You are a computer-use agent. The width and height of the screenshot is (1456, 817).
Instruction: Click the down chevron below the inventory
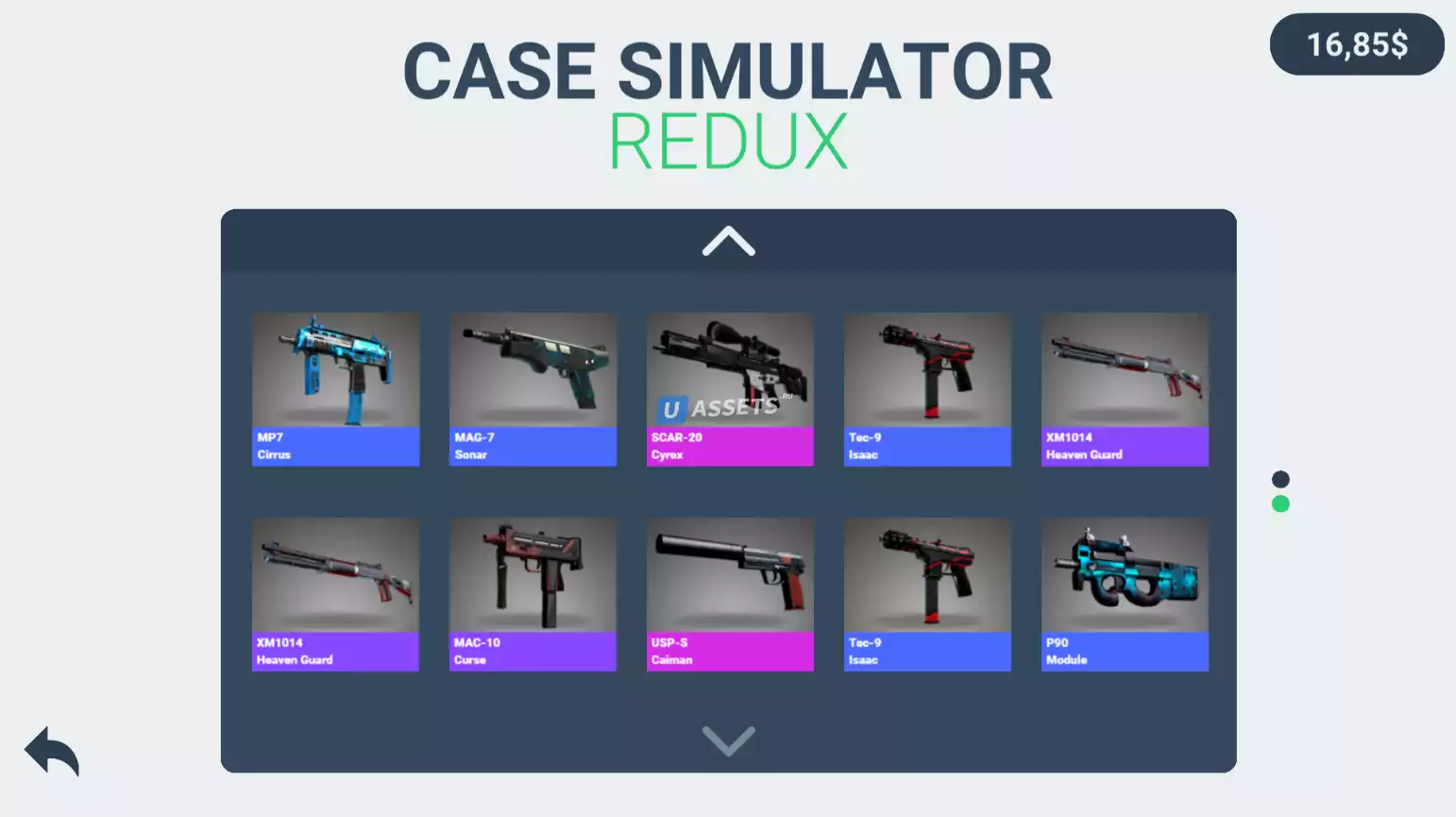pos(728,740)
